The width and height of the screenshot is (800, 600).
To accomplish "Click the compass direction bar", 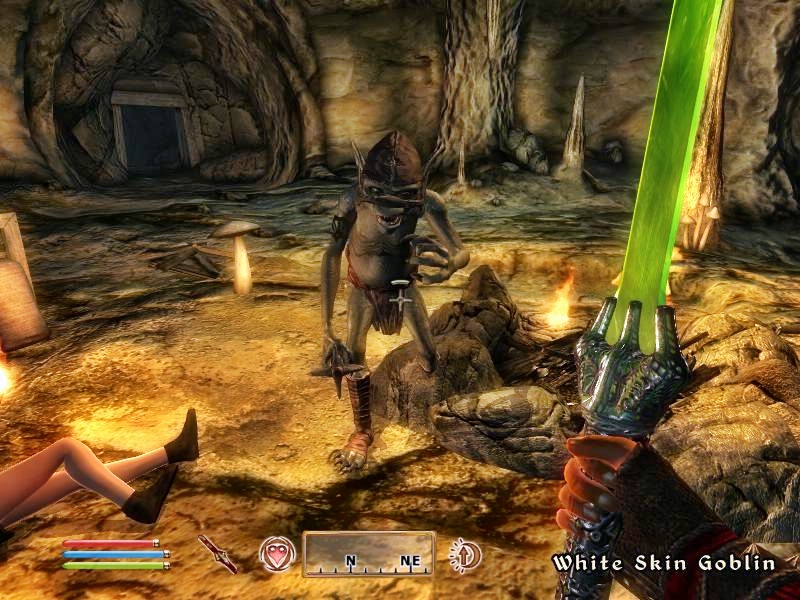I will (369, 554).
